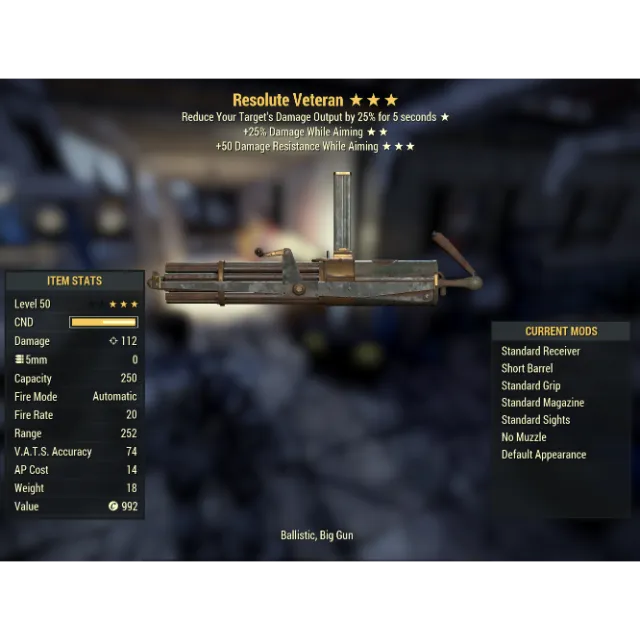Choose the Default Appearance mod entry
Screen dimensions: 640x640
(x=543, y=455)
